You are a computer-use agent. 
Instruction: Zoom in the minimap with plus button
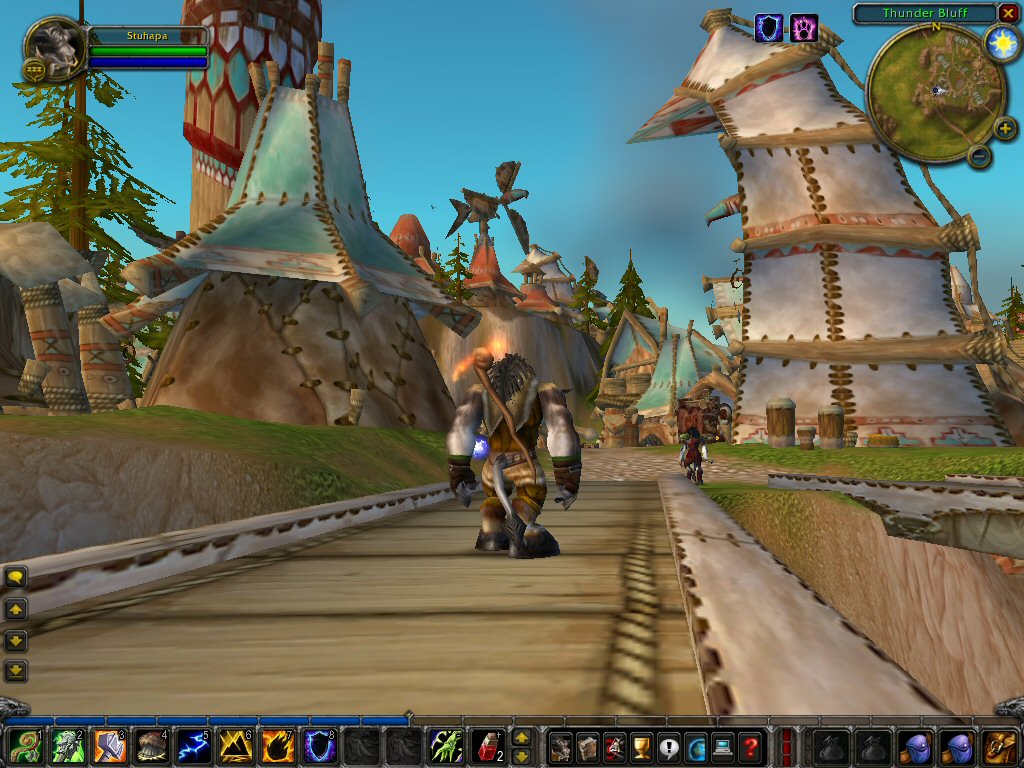(x=1004, y=128)
